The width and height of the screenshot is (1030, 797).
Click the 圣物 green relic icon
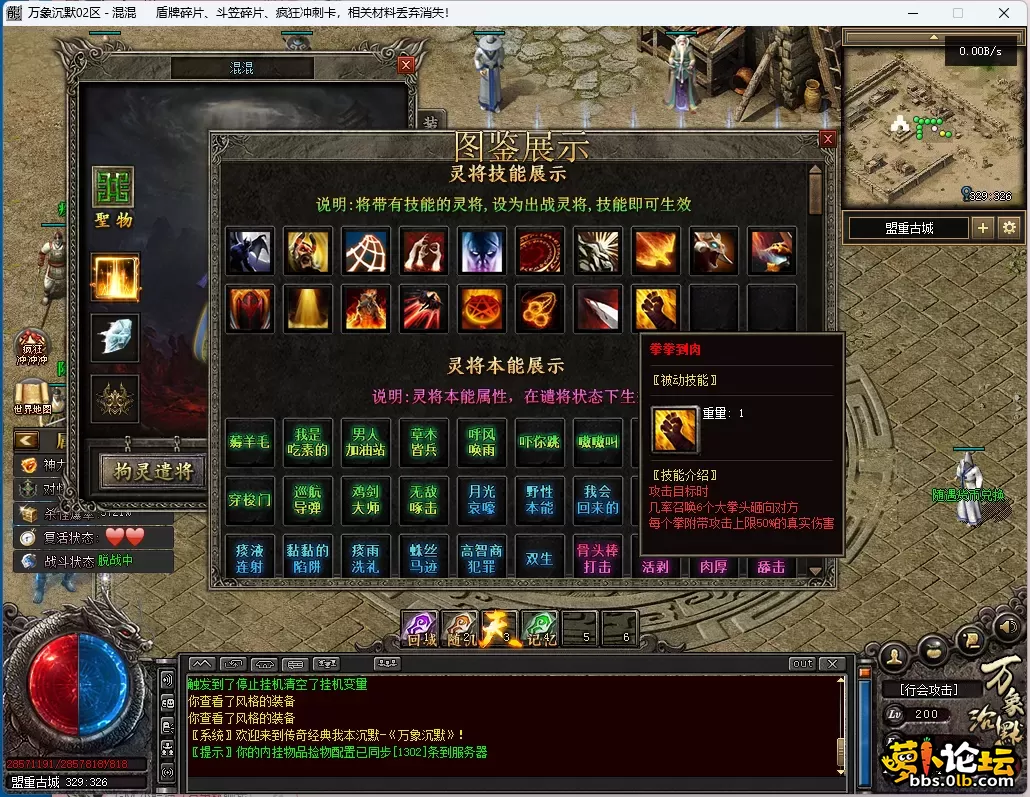tap(113, 188)
